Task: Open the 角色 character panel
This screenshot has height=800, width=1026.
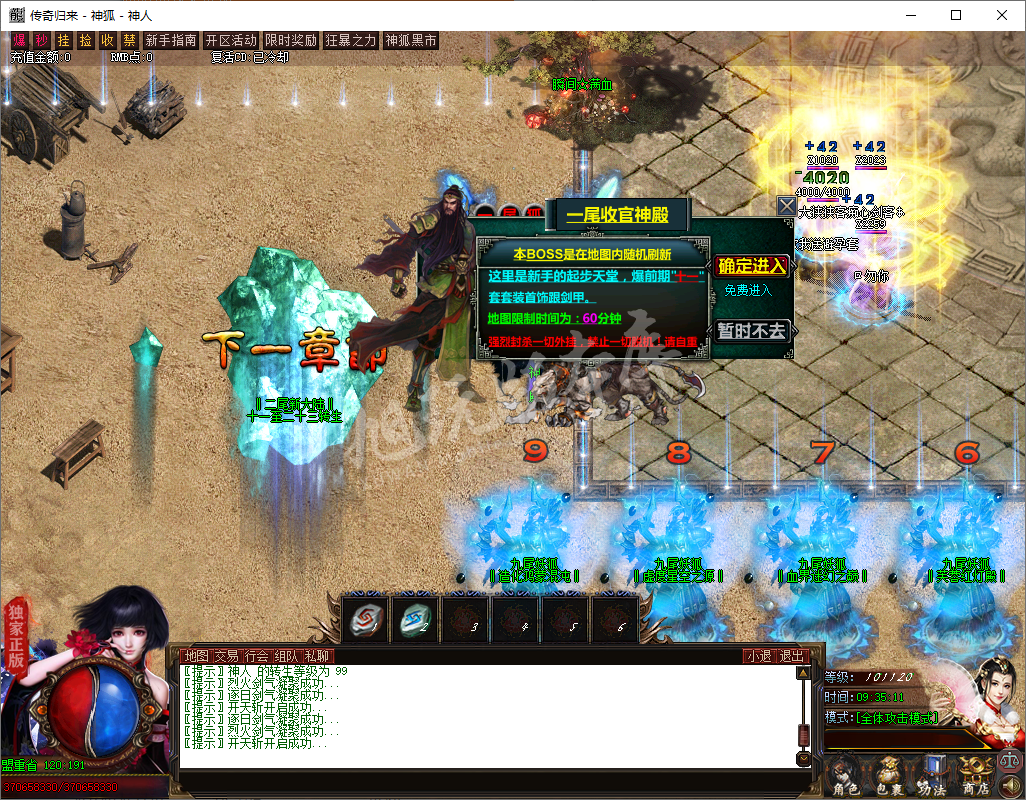Action: pyautogui.click(x=847, y=776)
